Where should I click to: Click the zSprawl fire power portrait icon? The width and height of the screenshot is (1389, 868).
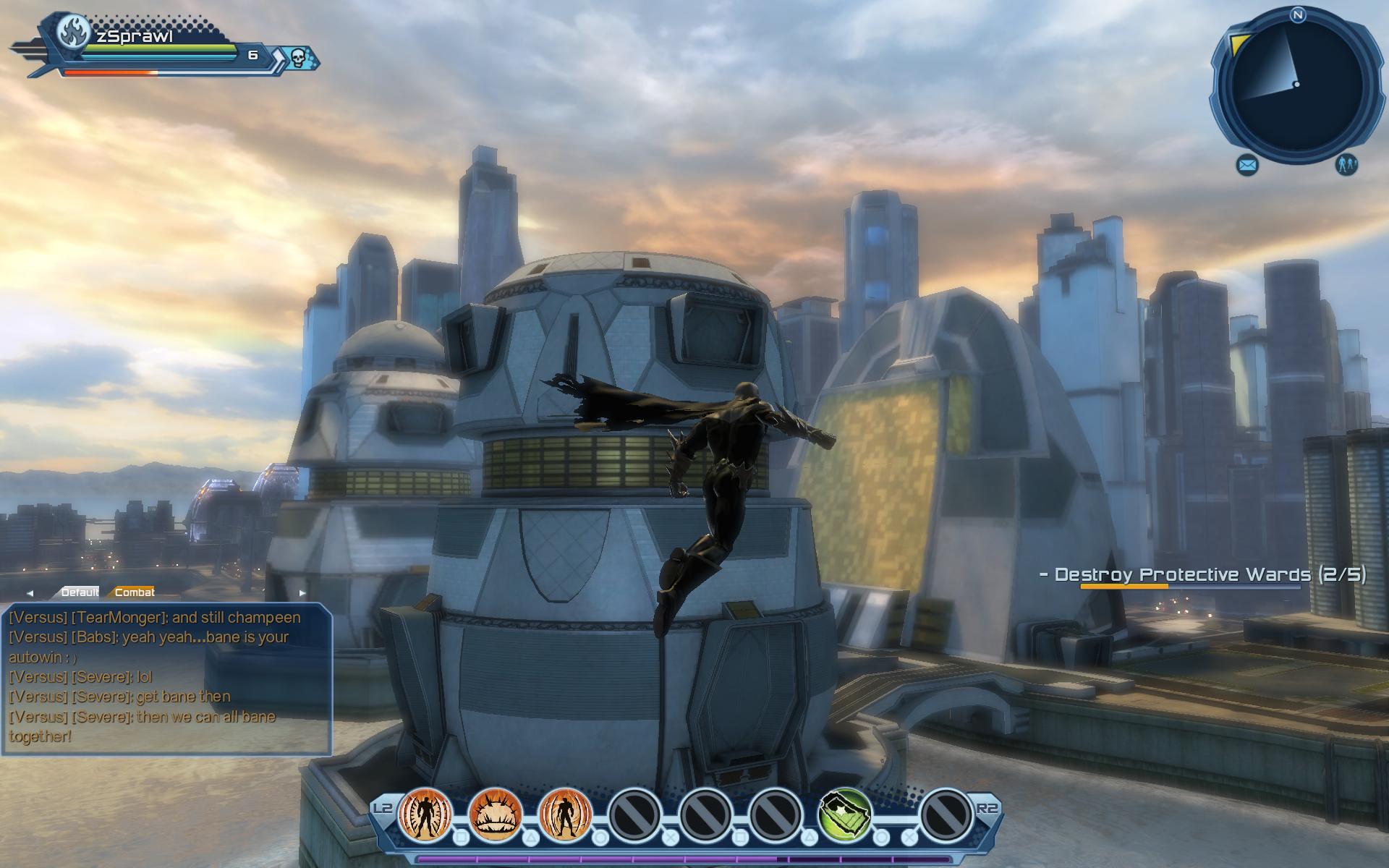tap(73, 32)
